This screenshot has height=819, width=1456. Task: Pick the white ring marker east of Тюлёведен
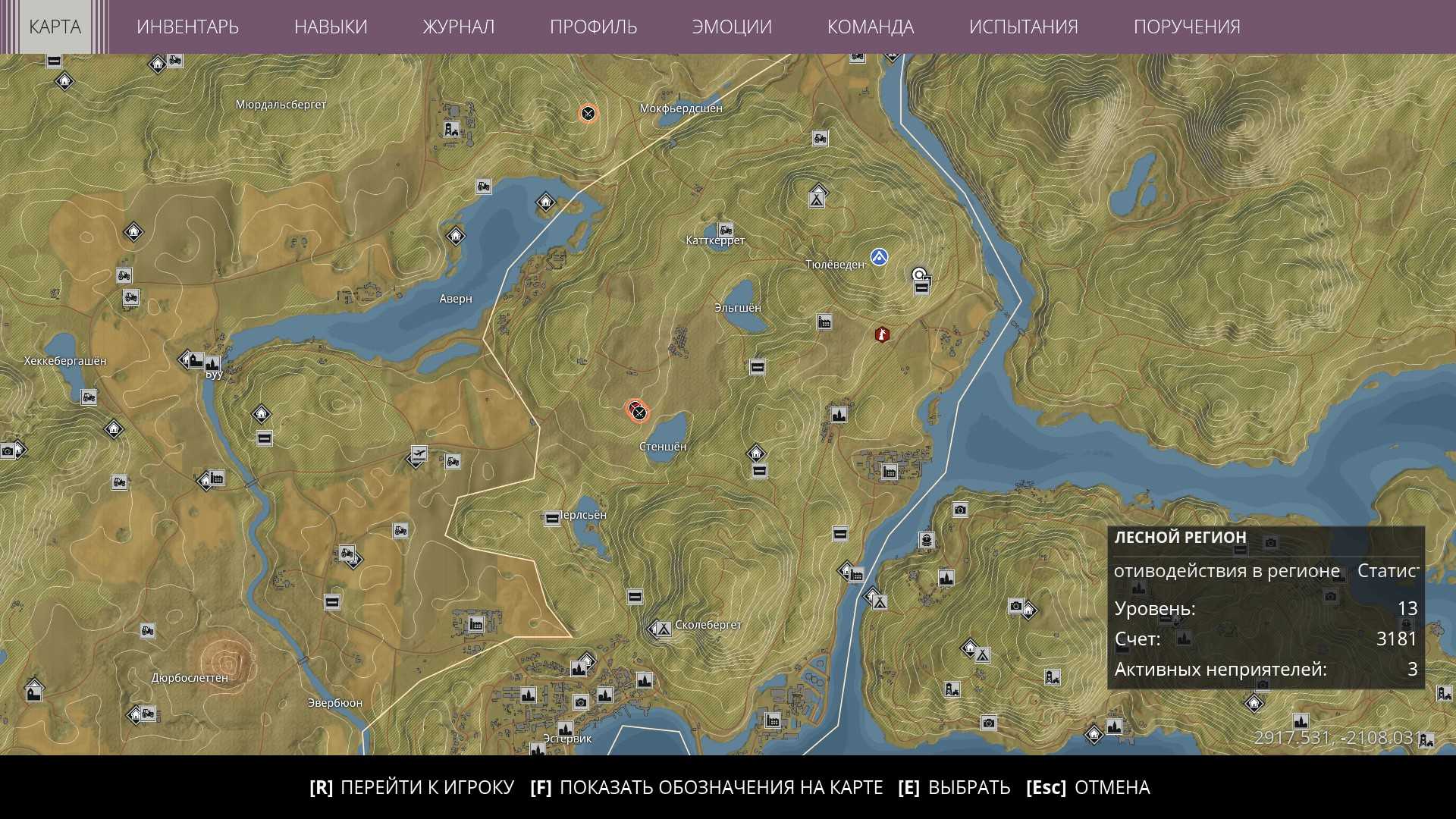[x=919, y=275]
